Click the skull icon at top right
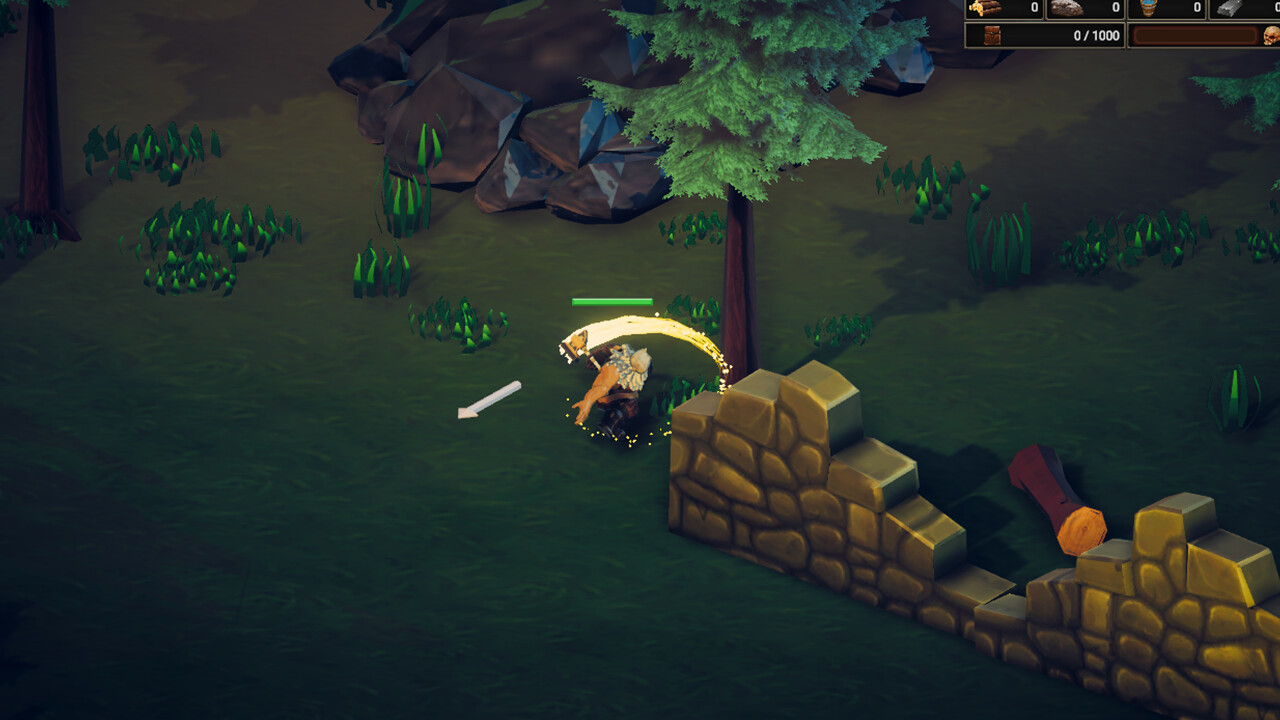1280x720 pixels. click(1270, 35)
